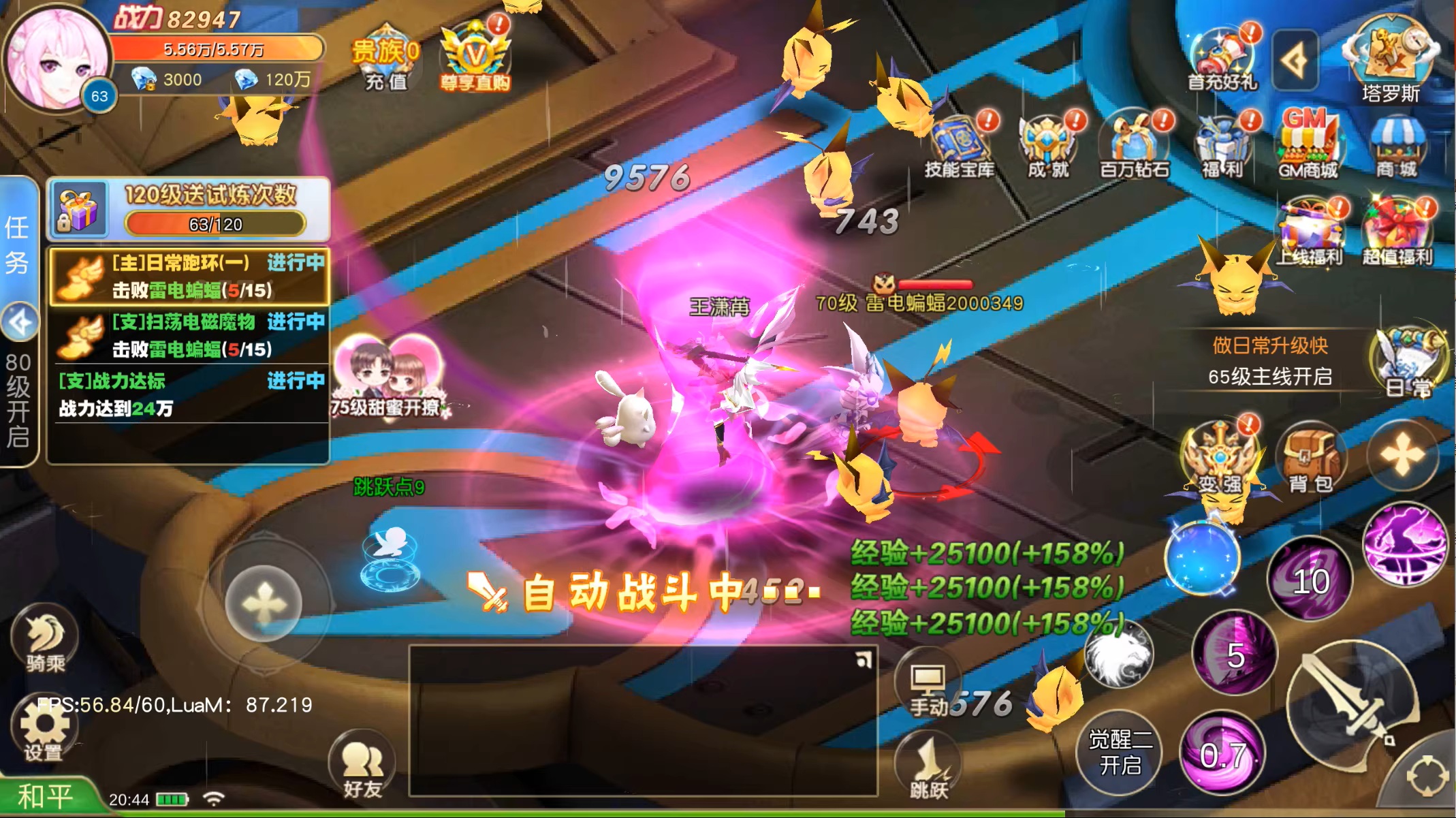The height and width of the screenshot is (818, 1456).
Task: Open the 商城 store icon
Action: 1396,145
